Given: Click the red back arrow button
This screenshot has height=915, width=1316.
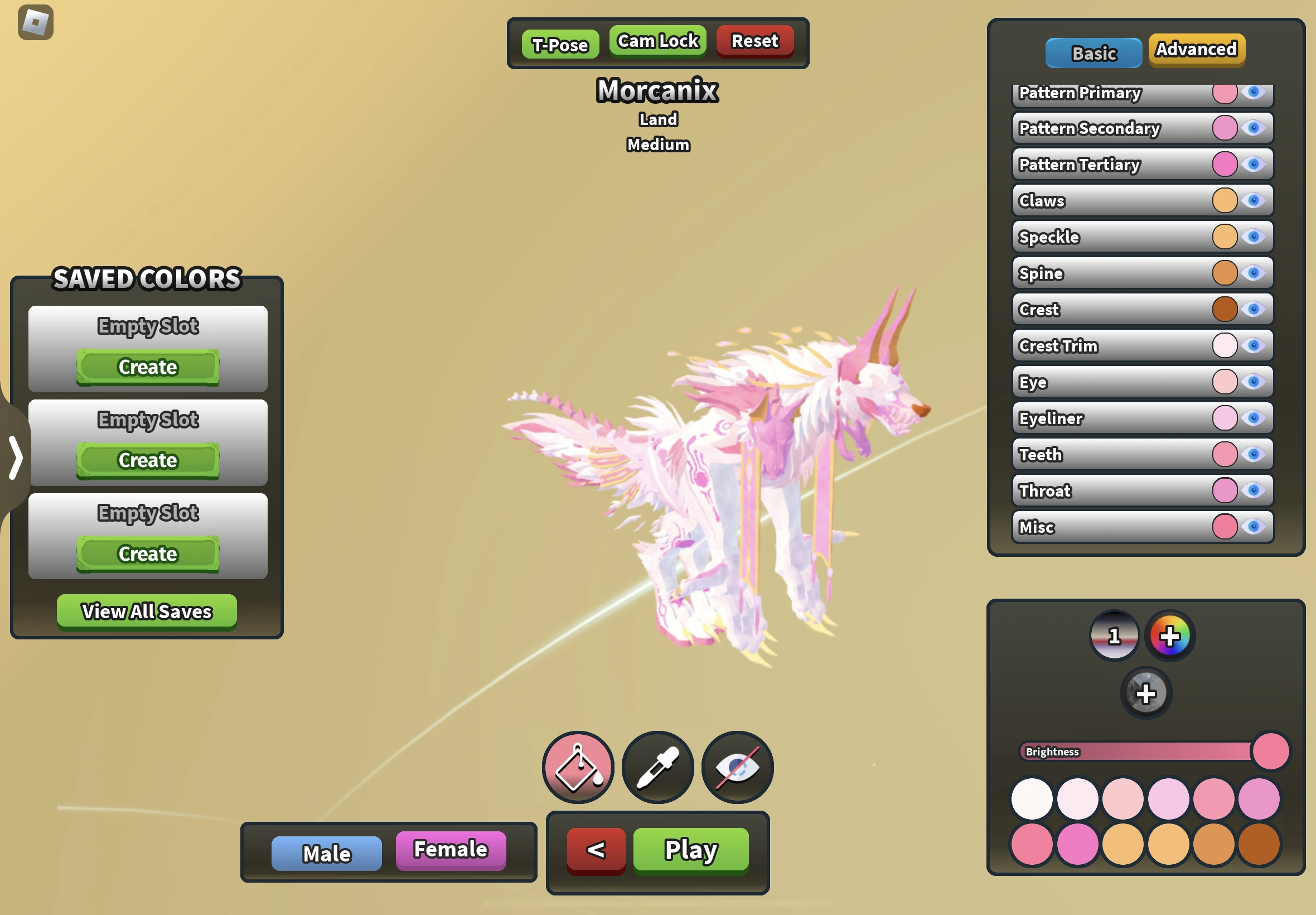Looking at the screenshot, I should [x=596, y=851].
